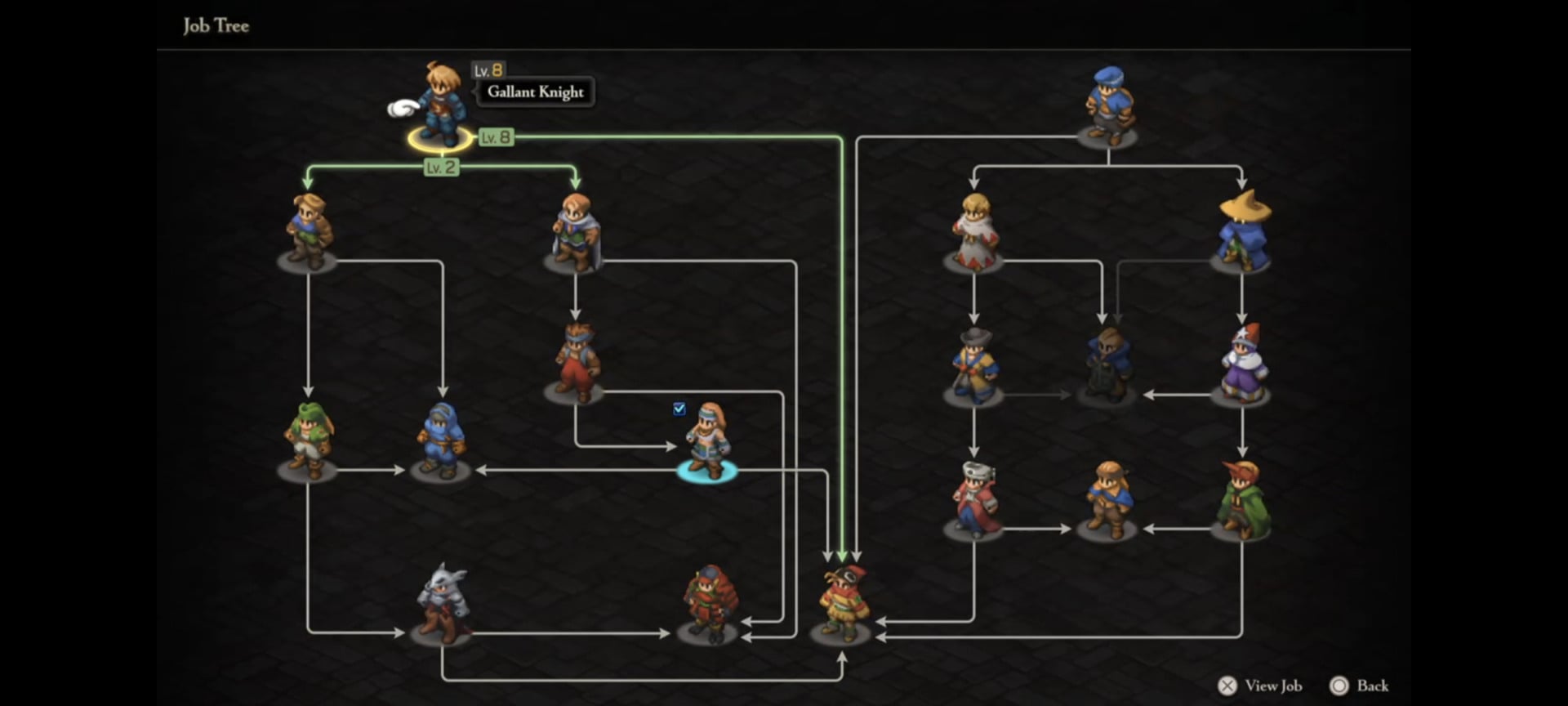Click the green Lv. 2 requirement label
This screenshot has width=1568, height=706.
tap(441, 168)
